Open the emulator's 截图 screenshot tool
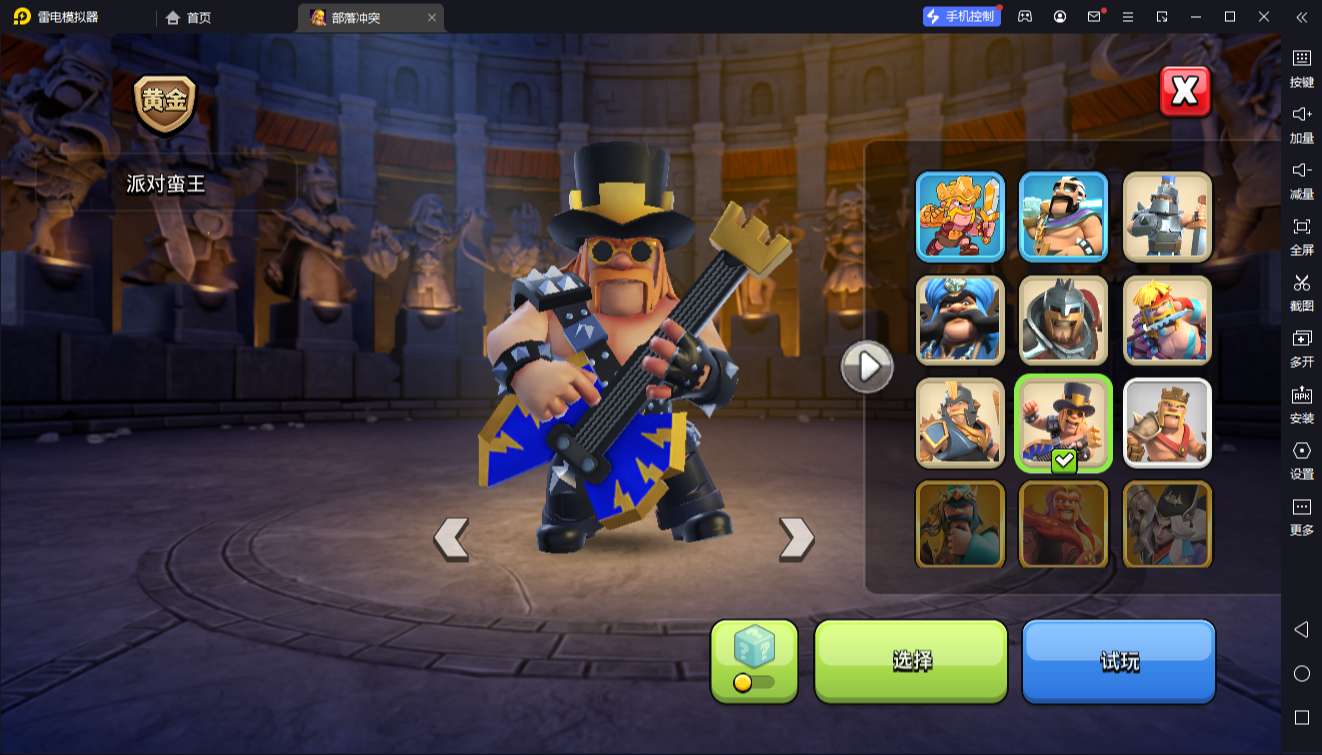This screenshot has height=755, width=1322. 1301,291
